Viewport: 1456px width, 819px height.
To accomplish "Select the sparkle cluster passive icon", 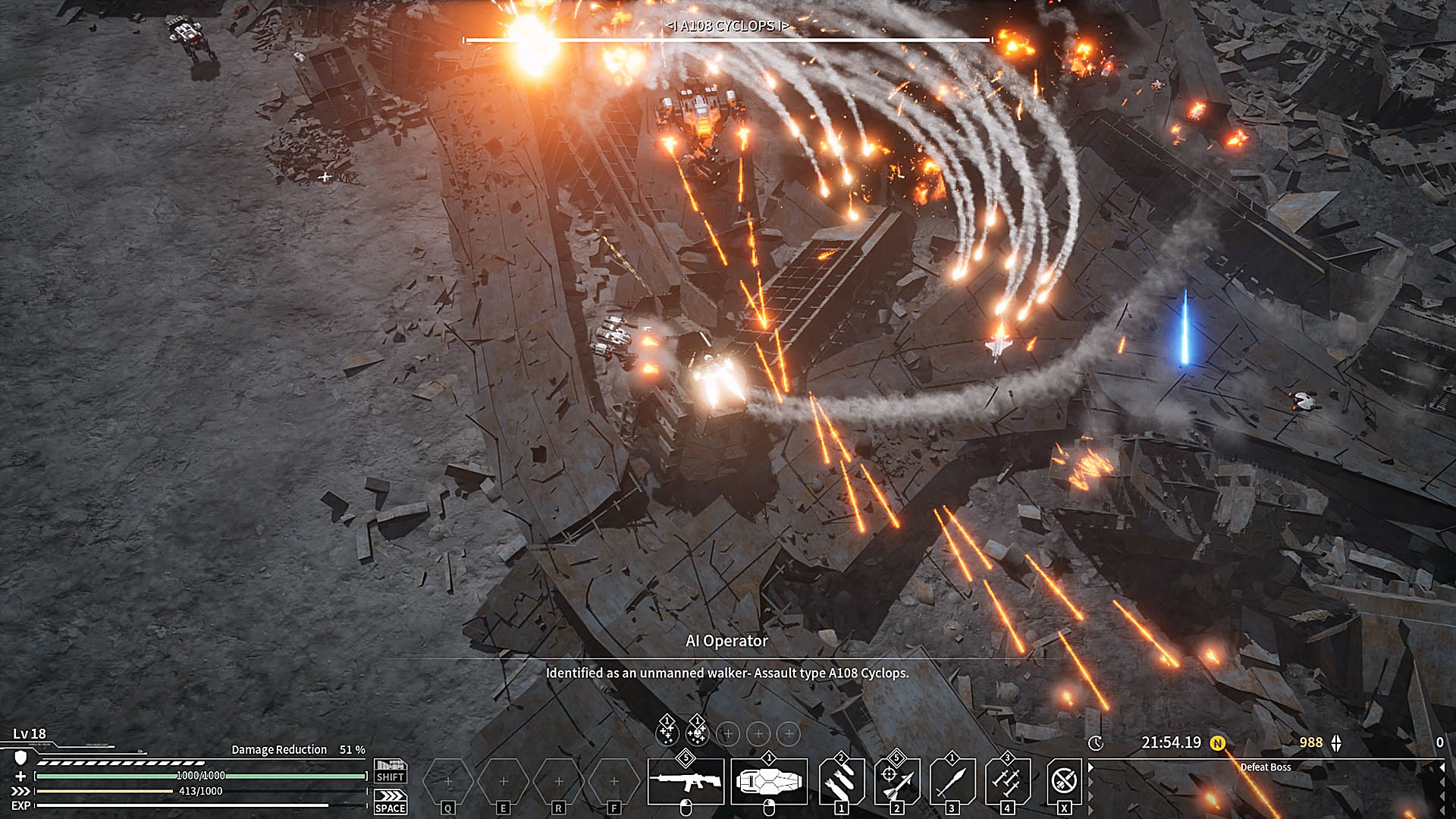I will 667,733.
